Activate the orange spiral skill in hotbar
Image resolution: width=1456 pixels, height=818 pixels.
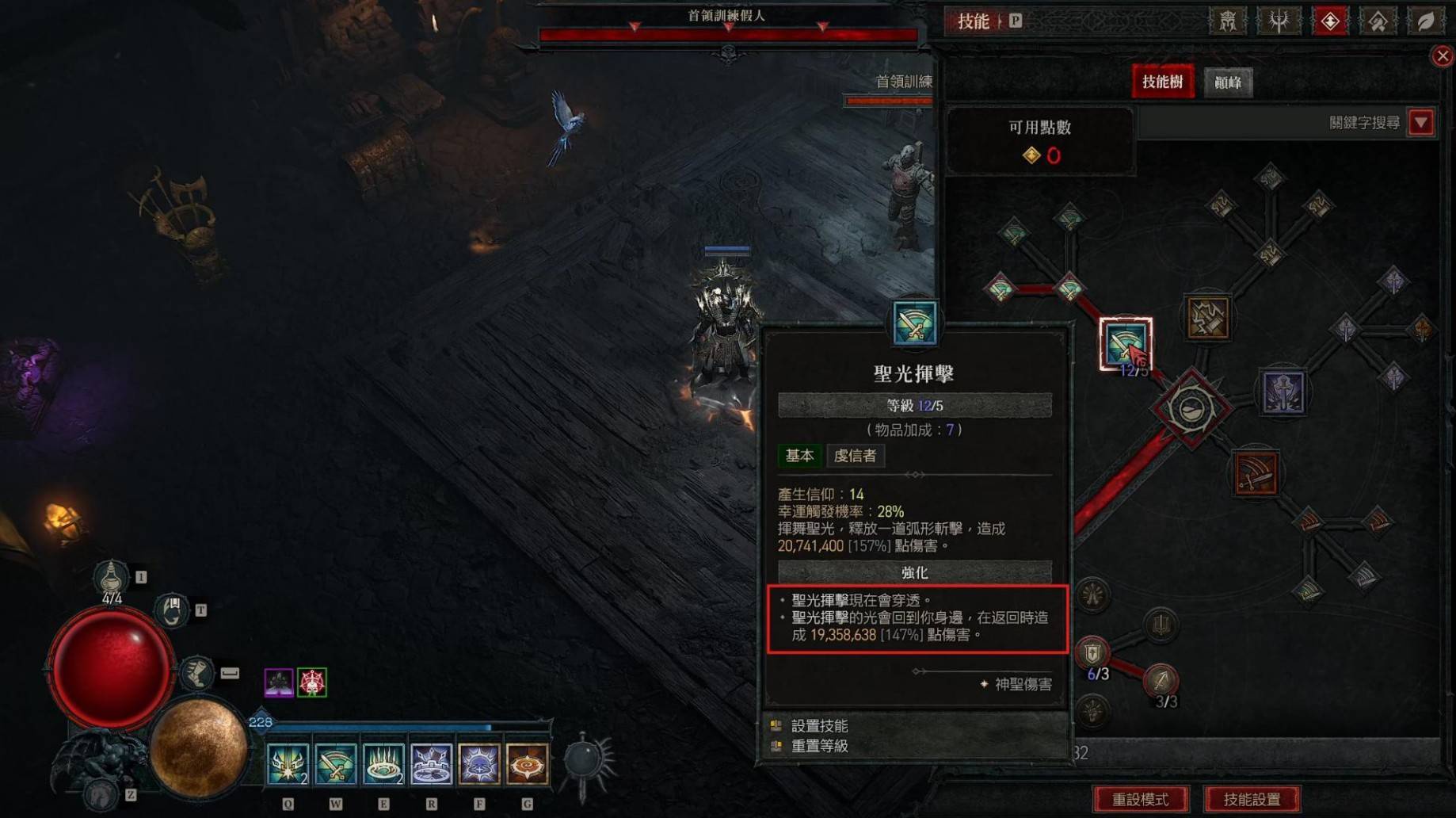pos(527,764)
